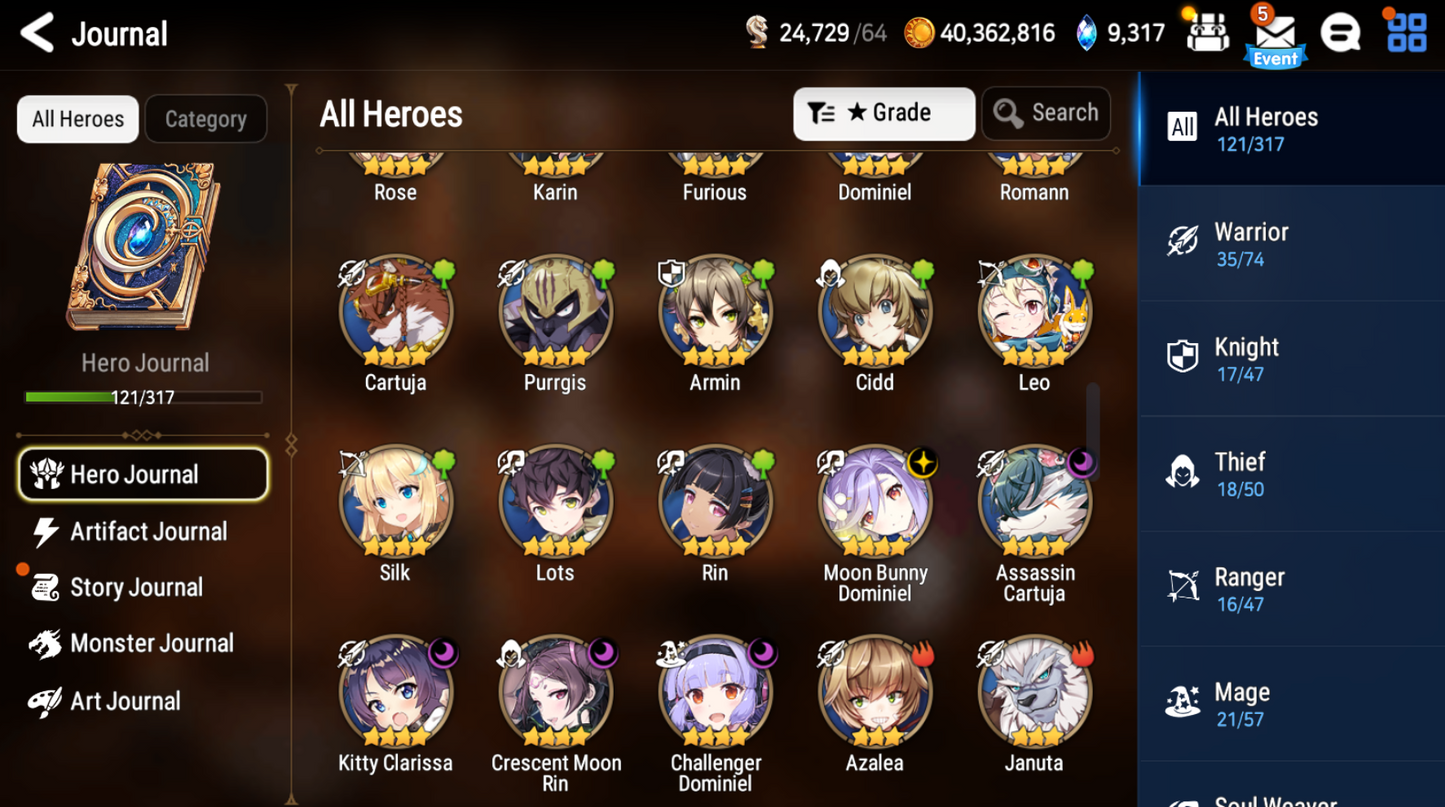This screenshot has height=807, width=1445.
Task: Toggle the All Heroes filter button
Action: point(77,119)
